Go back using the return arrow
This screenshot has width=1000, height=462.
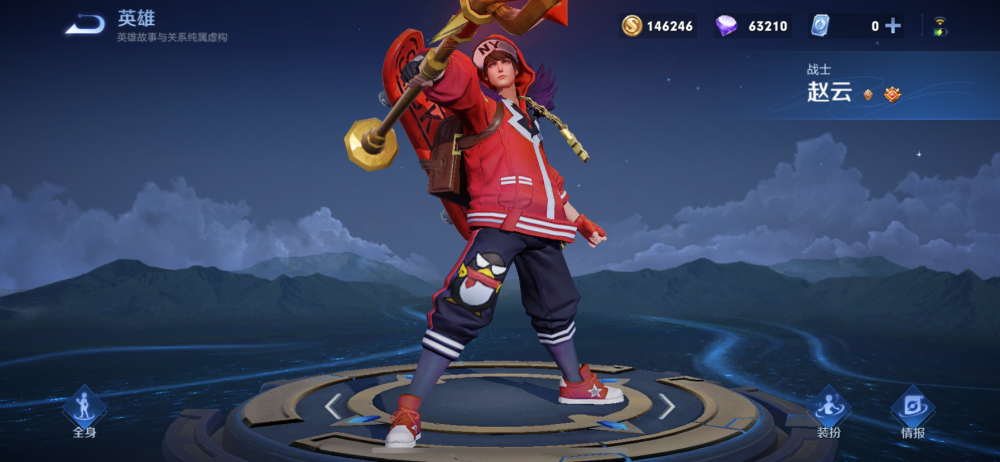tap(85, 25)
